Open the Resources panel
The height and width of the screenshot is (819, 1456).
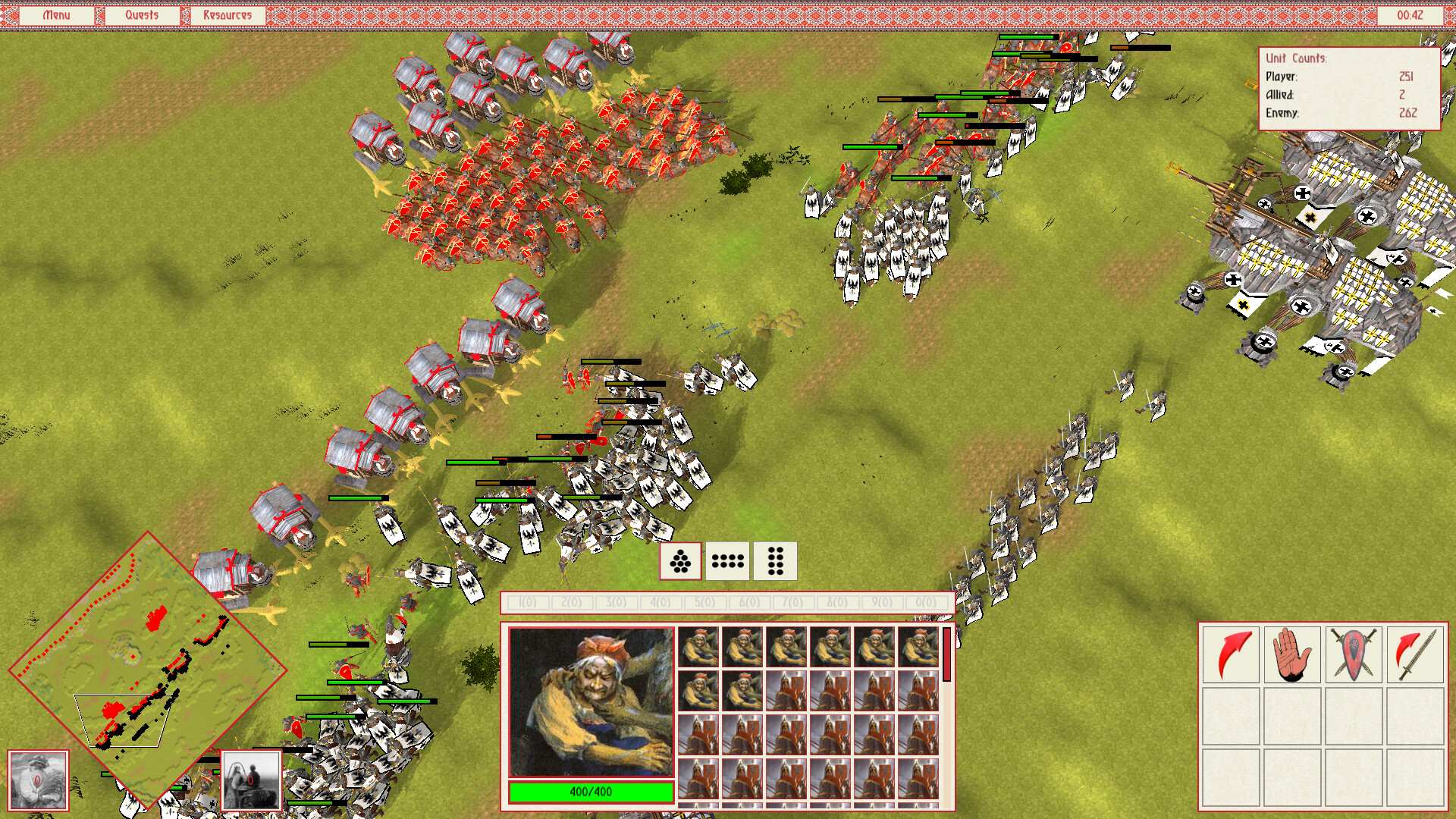[227, 14]
